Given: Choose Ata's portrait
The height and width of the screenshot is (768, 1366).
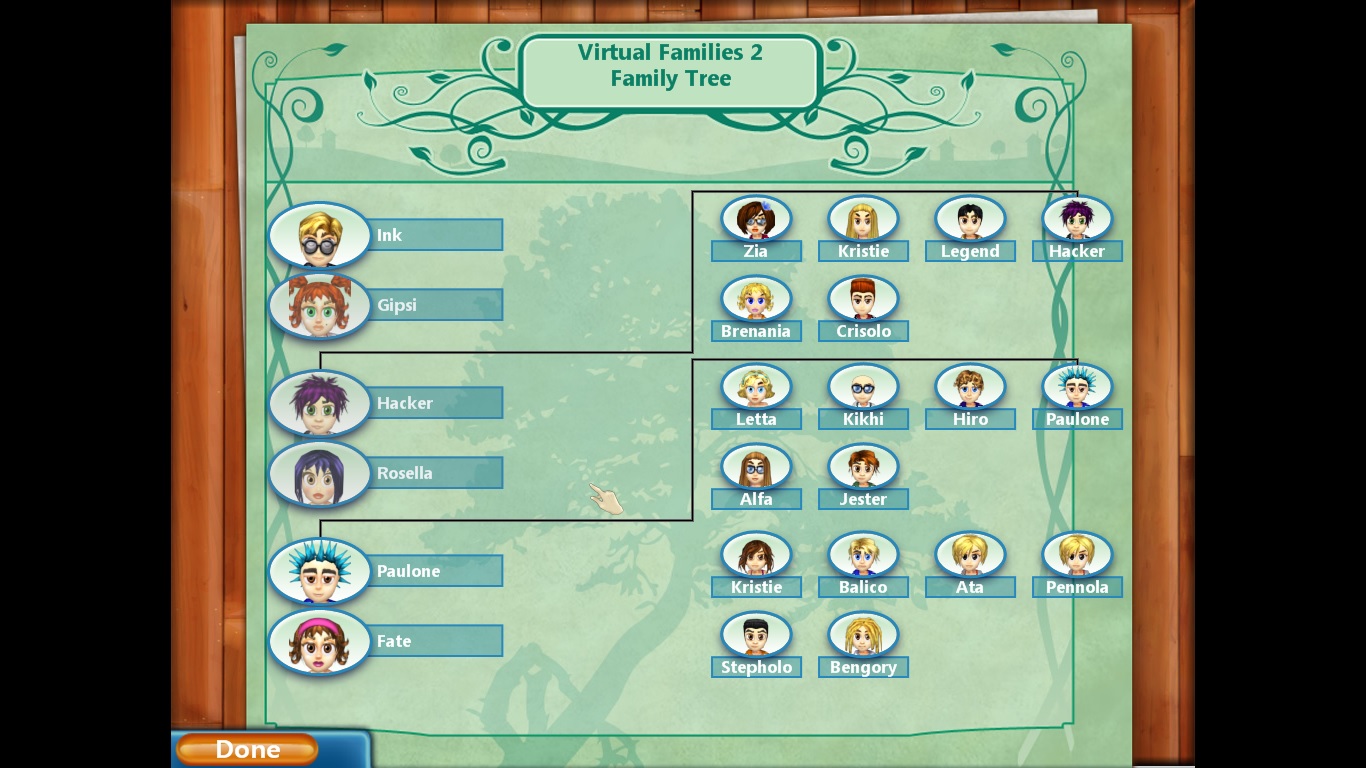Looking at the screenshot, I should [970, 555].
